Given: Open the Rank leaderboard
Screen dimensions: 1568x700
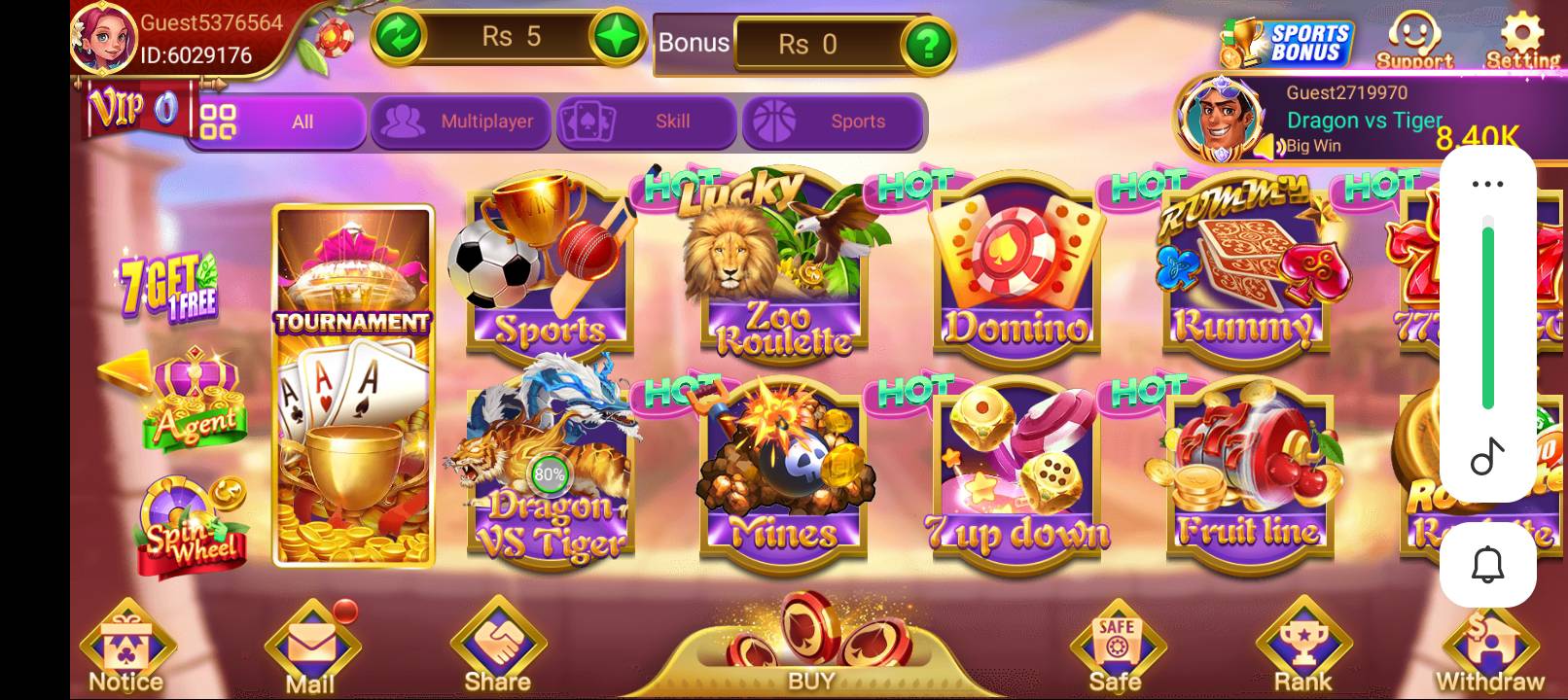Looking at the screenshot, I should (x=1305, y=642).
